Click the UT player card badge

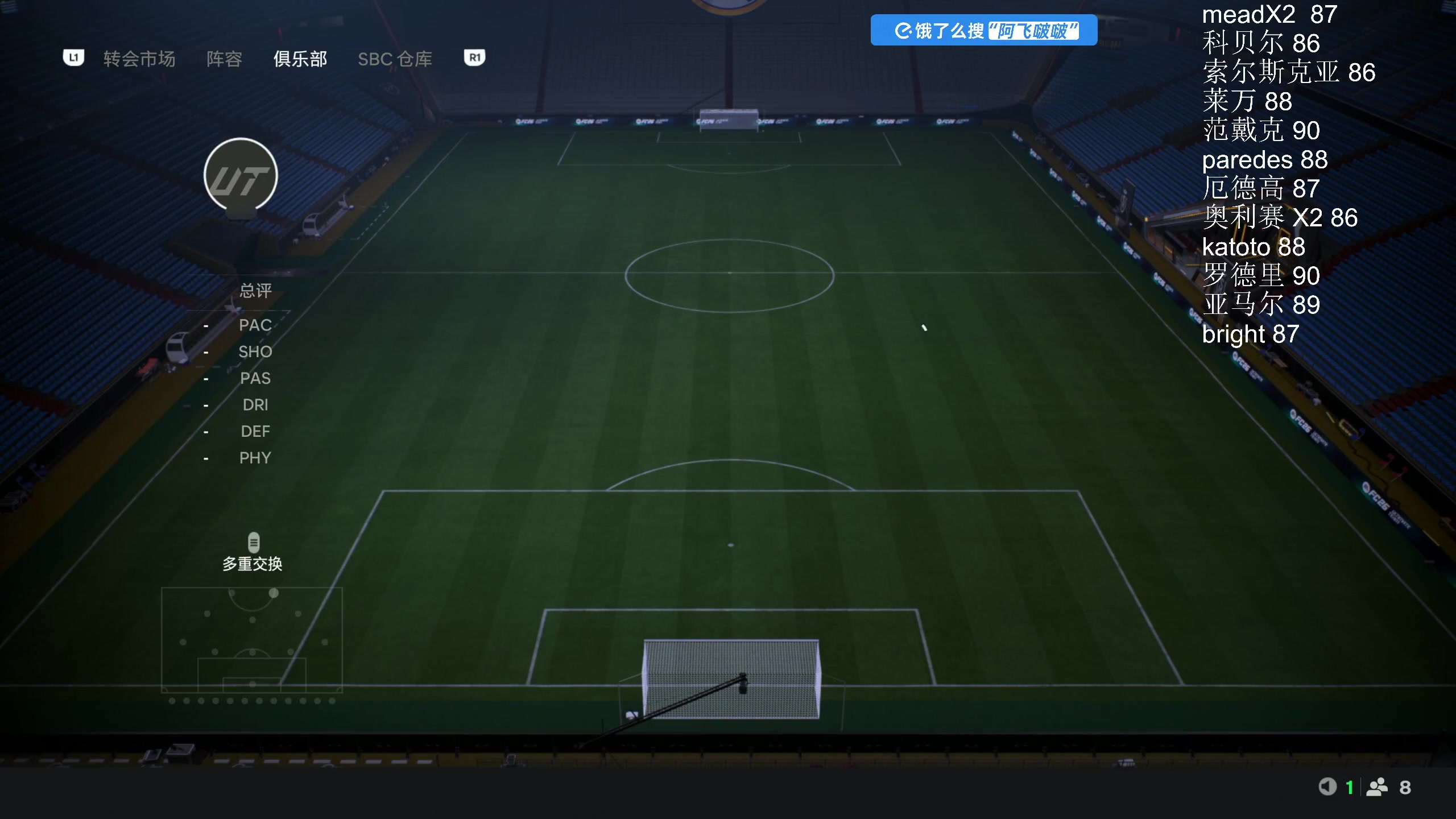[241, 175]
